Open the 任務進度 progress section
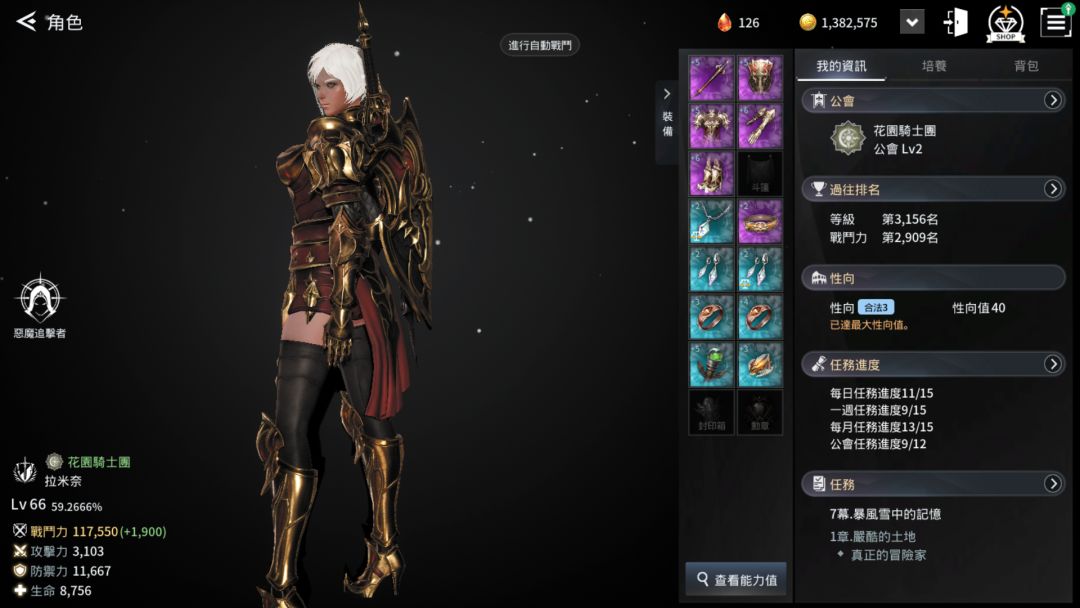Image resolution: width=1080 pixels, height=608 pixels. tap(1052, 364)
